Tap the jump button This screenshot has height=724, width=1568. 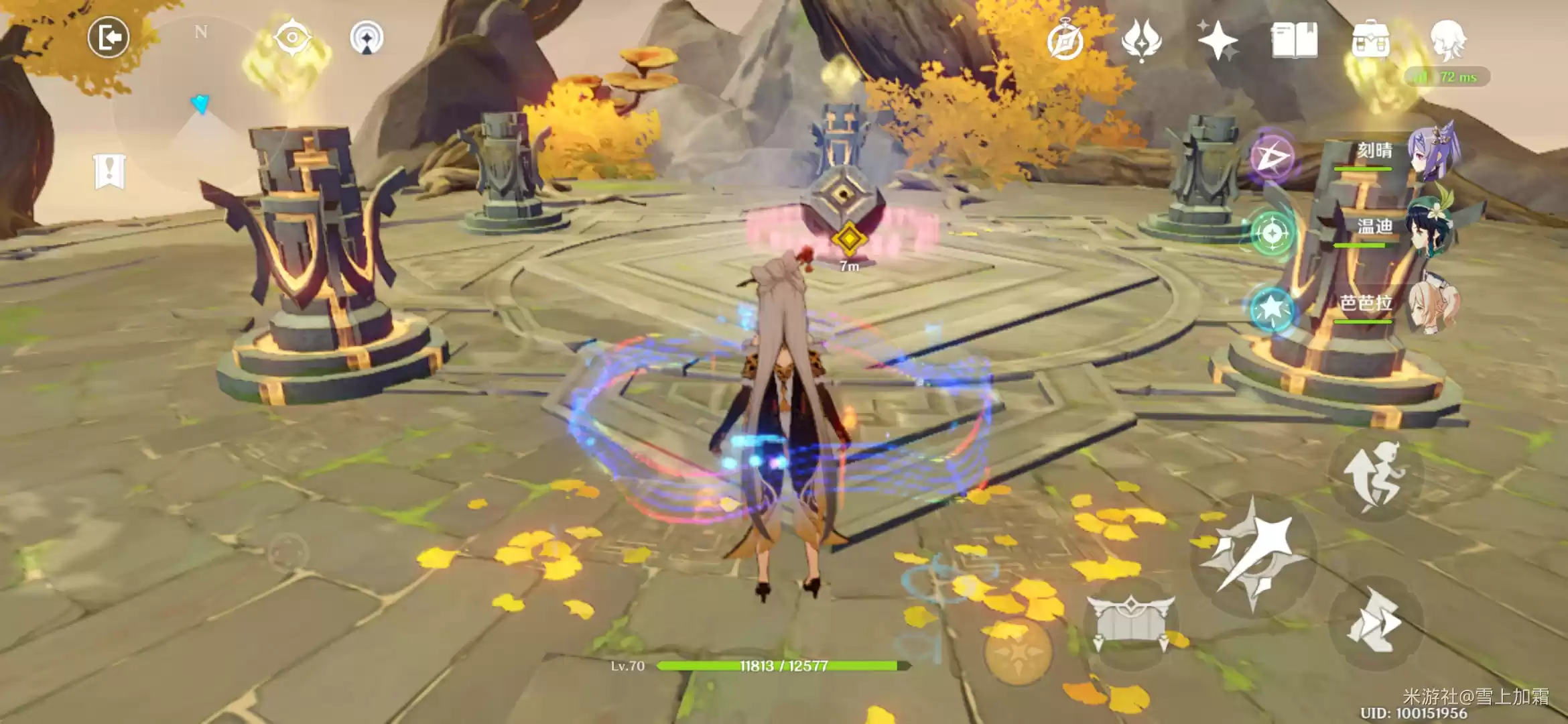tap(1374, 477)
